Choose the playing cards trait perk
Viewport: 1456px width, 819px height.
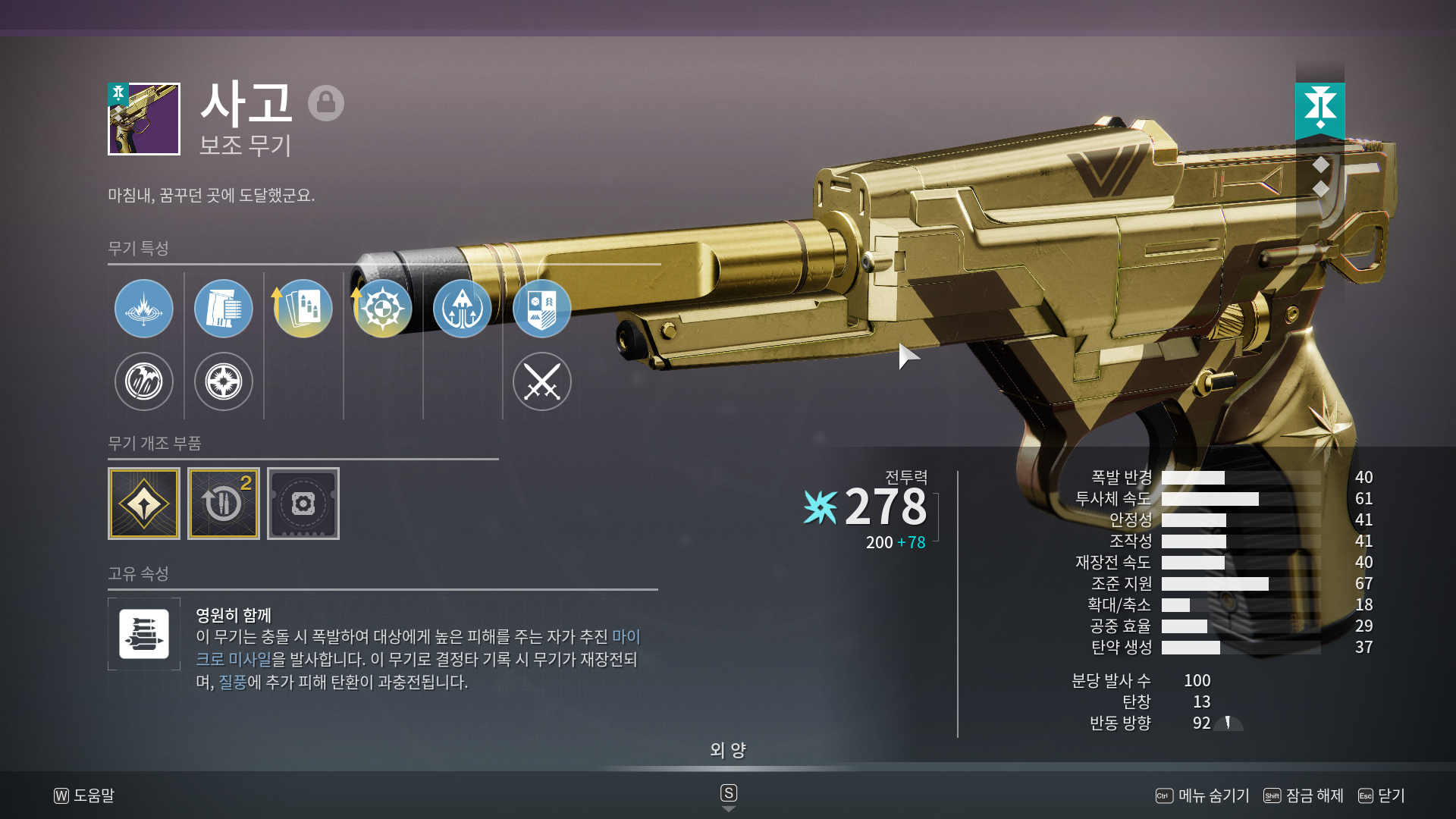click(303, 309)
